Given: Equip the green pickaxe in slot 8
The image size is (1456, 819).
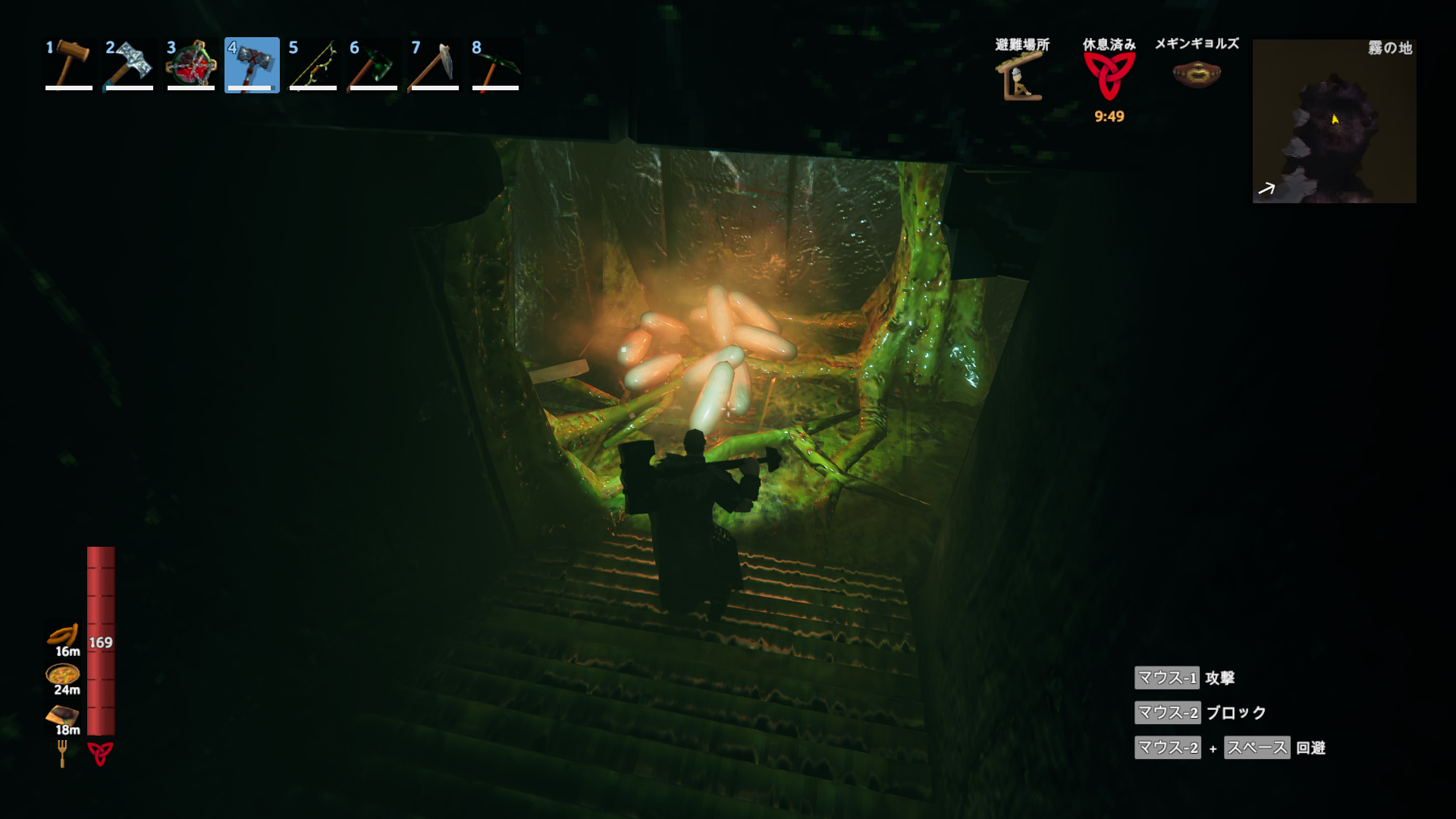Looking at the screenshot, I should [x=495, y=65].
